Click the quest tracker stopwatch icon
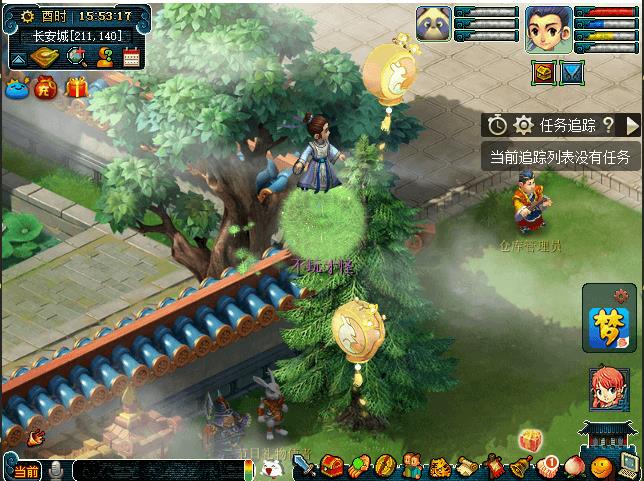 pos(499,125)
